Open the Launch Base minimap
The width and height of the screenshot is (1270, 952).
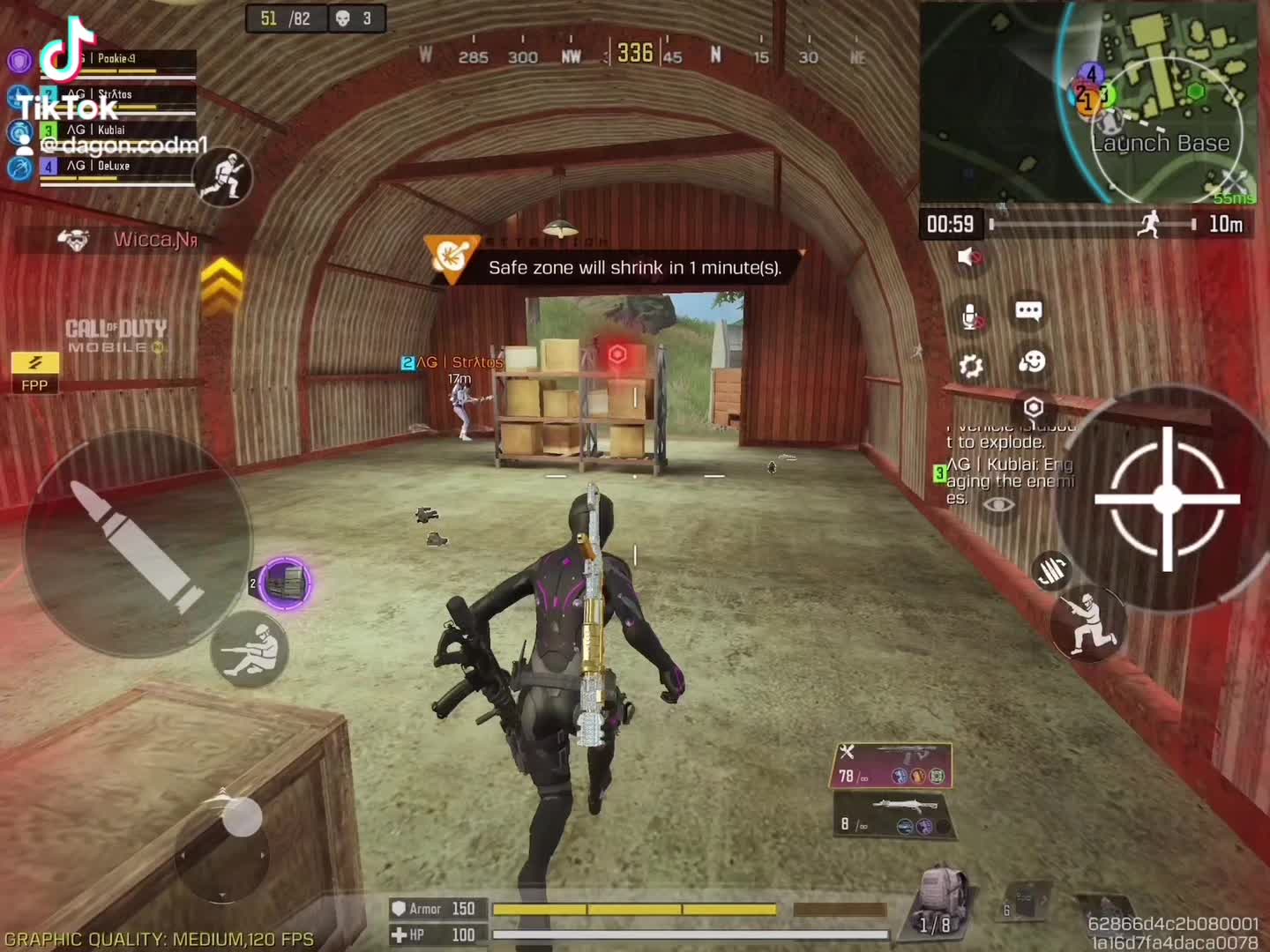(x=1089, y=101)
